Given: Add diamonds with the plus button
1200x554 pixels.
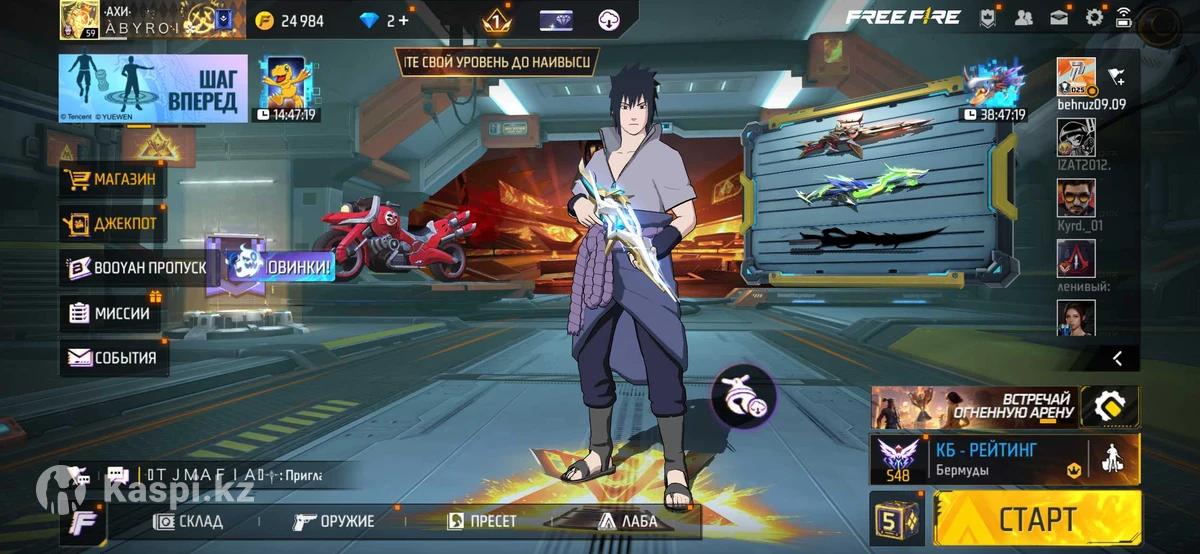Looking at the screenshot, I should click(x=403, y=20).
